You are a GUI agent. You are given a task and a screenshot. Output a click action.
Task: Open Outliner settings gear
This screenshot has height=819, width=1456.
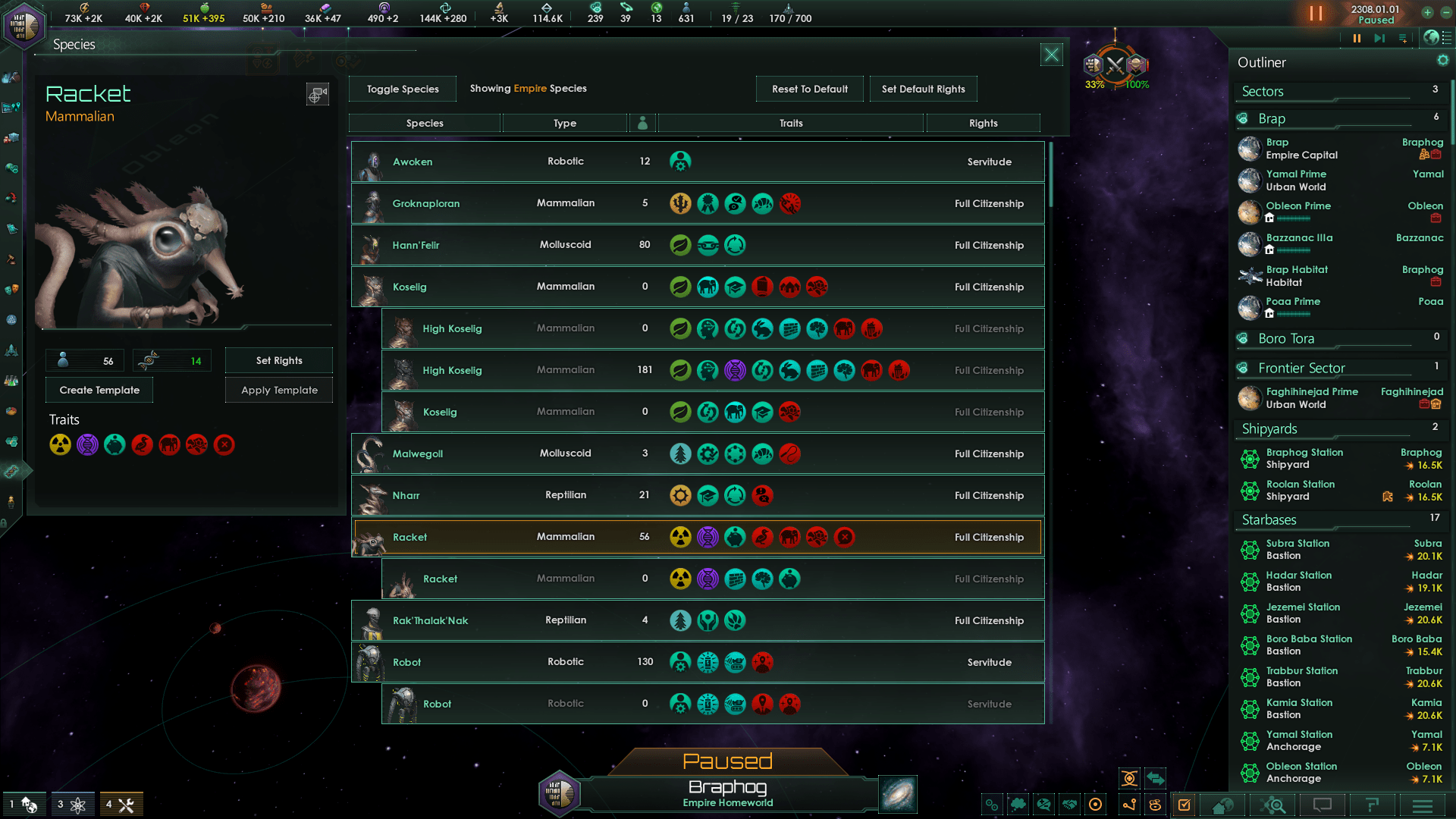(x=1442, y=61)
